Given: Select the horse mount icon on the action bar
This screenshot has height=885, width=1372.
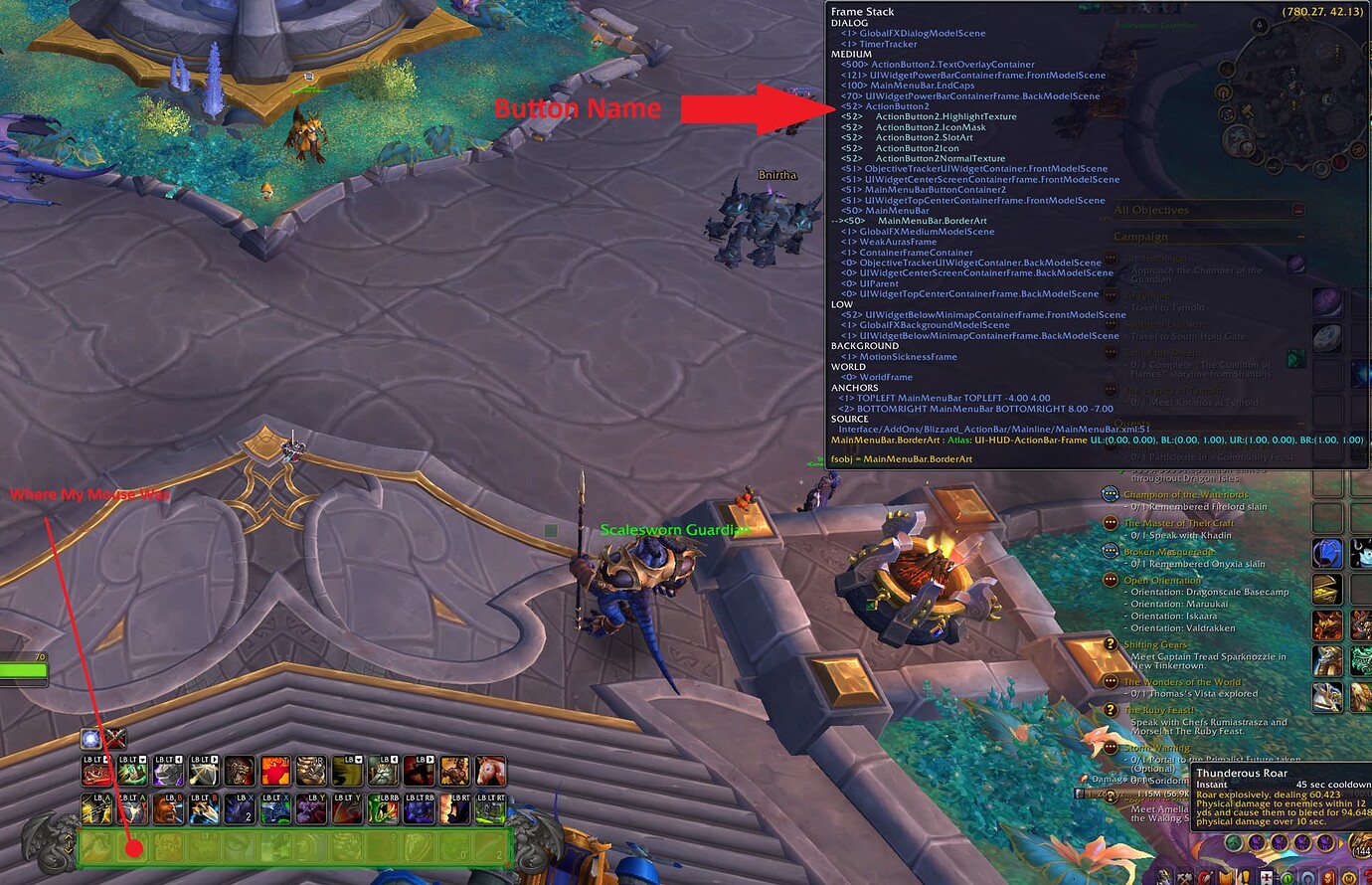Looking at the screenshot, I should [x=489, y=772].
